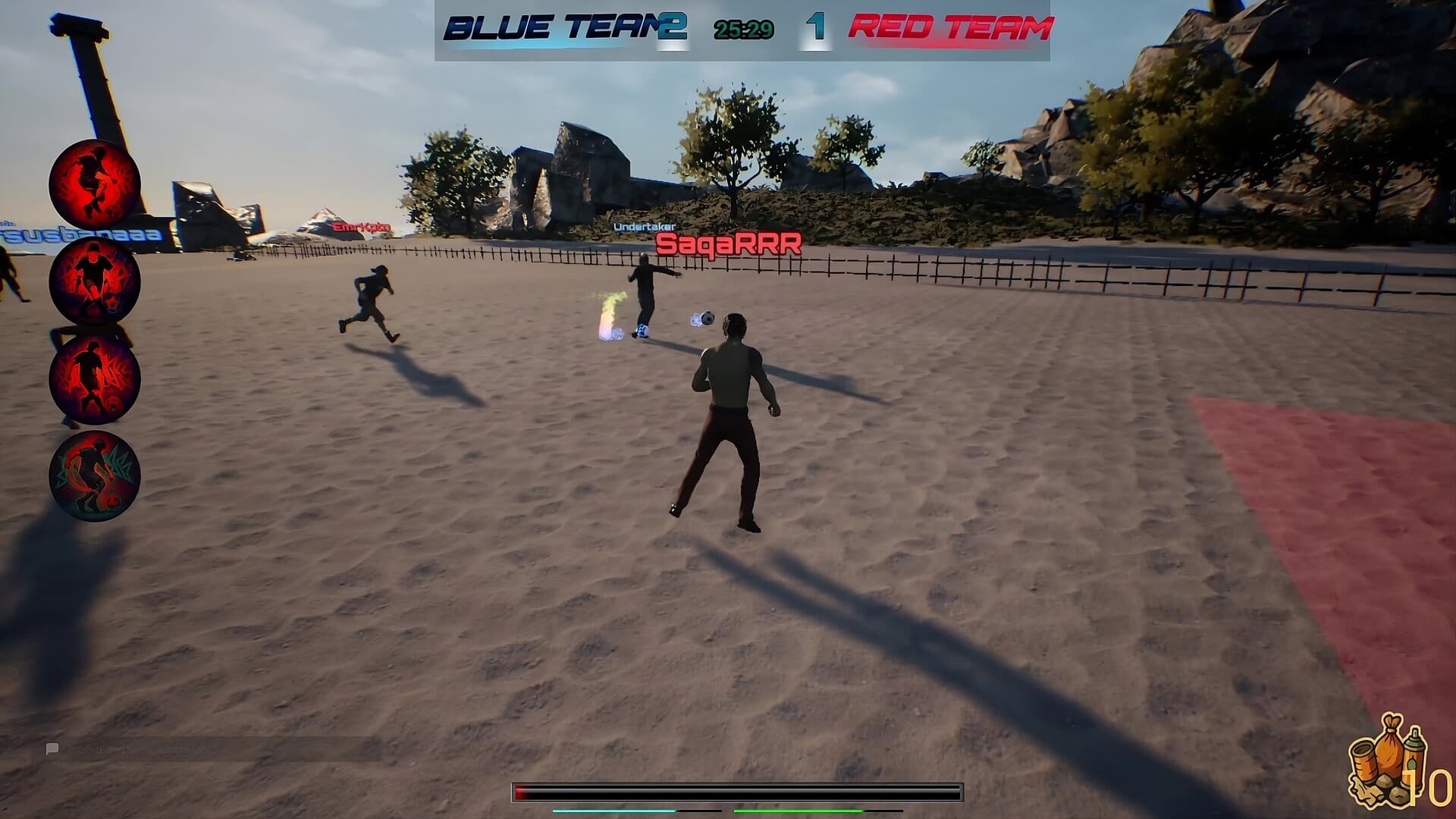Click the player name Undertaker

click(645, 227)
